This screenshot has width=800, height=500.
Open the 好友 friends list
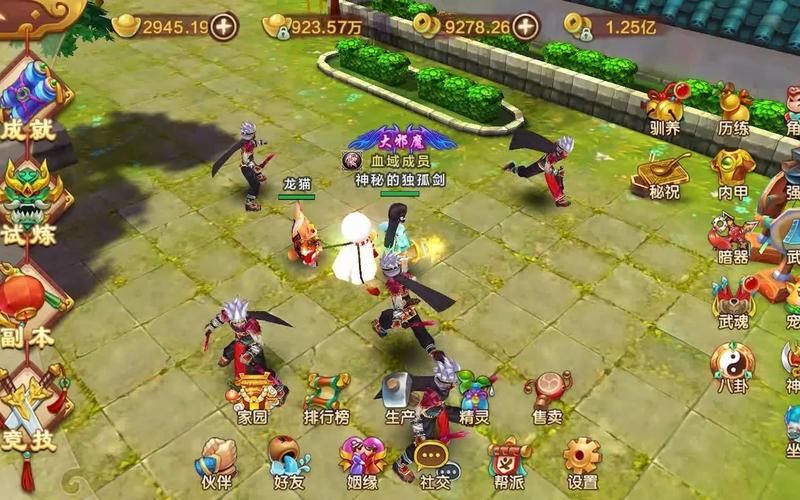coord(289,462)
